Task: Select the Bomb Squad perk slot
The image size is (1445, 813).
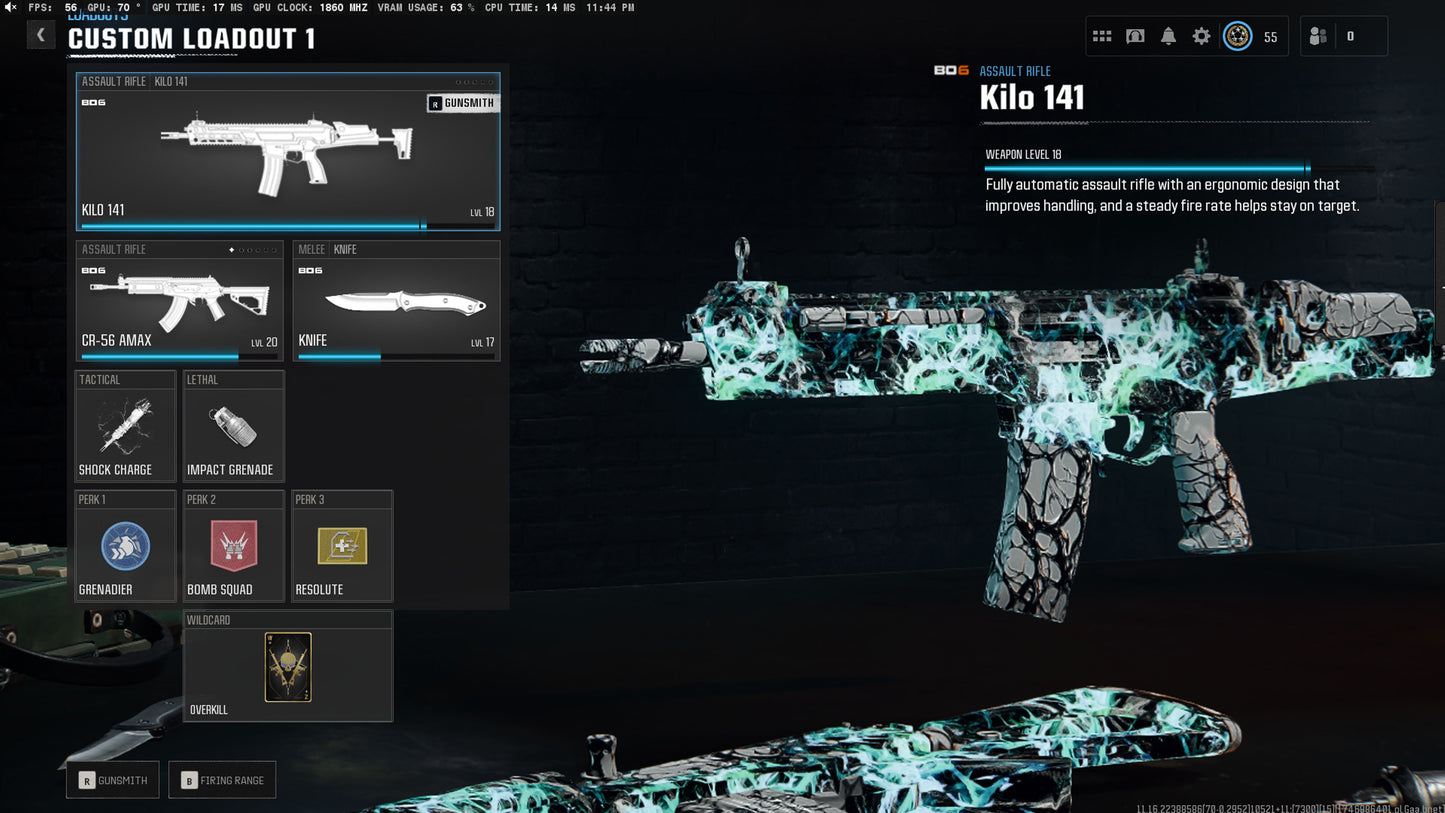Action: coord(233,546)
